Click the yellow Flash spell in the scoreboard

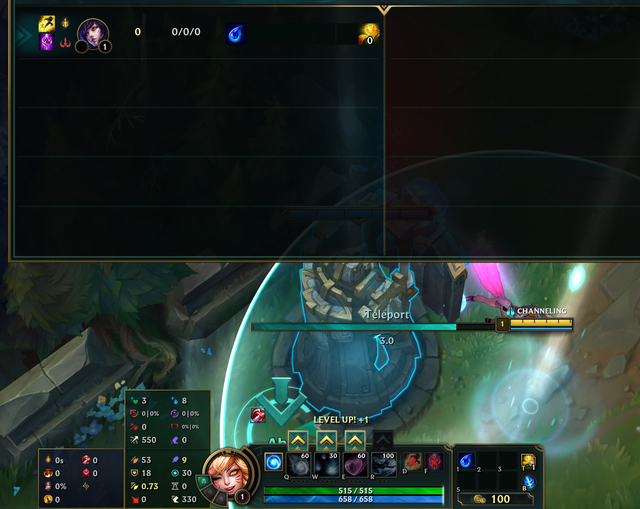coord(47,24)
